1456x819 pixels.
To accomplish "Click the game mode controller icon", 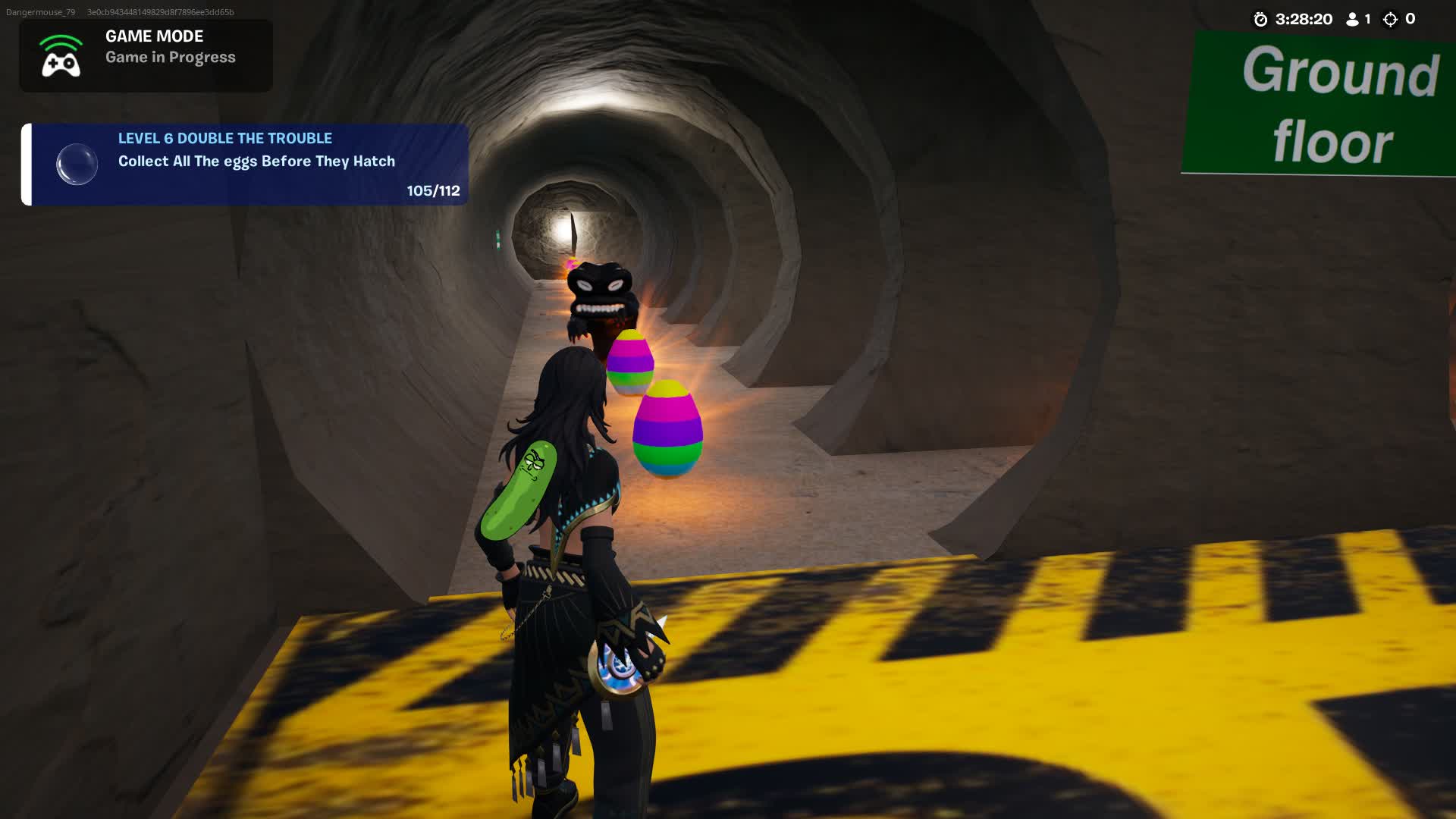I will point(61,57).
